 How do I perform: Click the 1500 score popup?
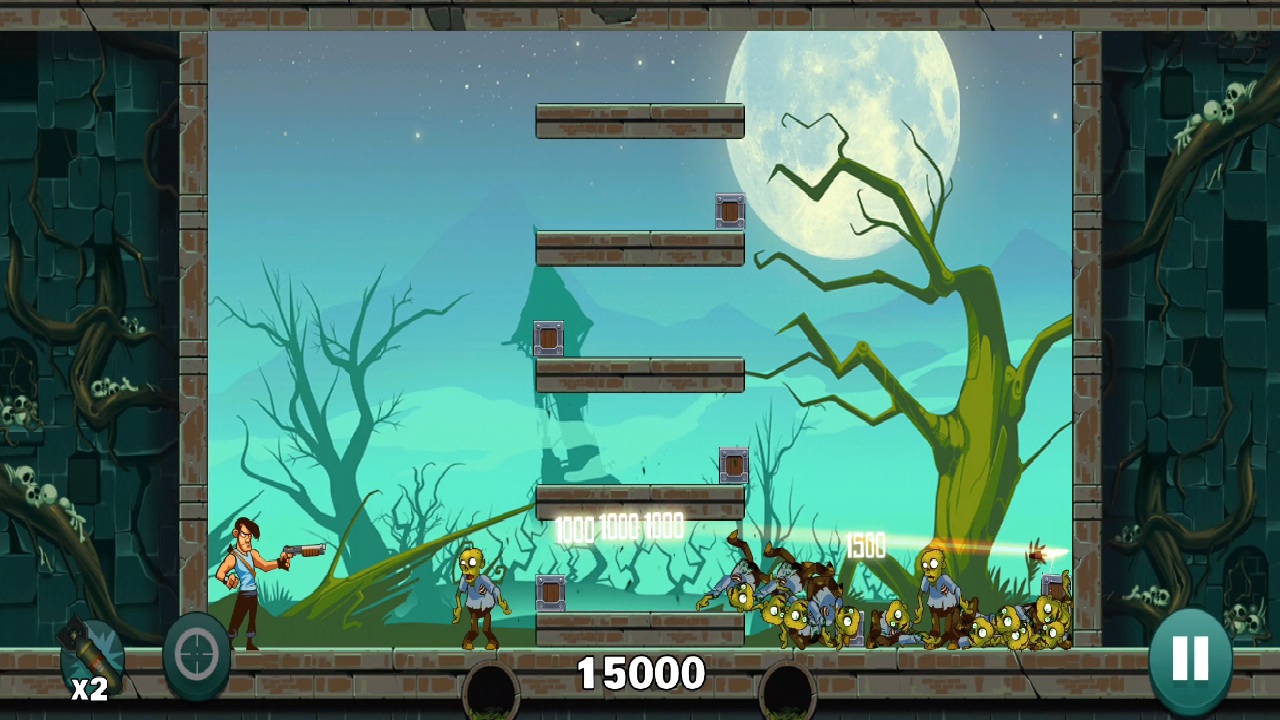[x=866, y=546]
